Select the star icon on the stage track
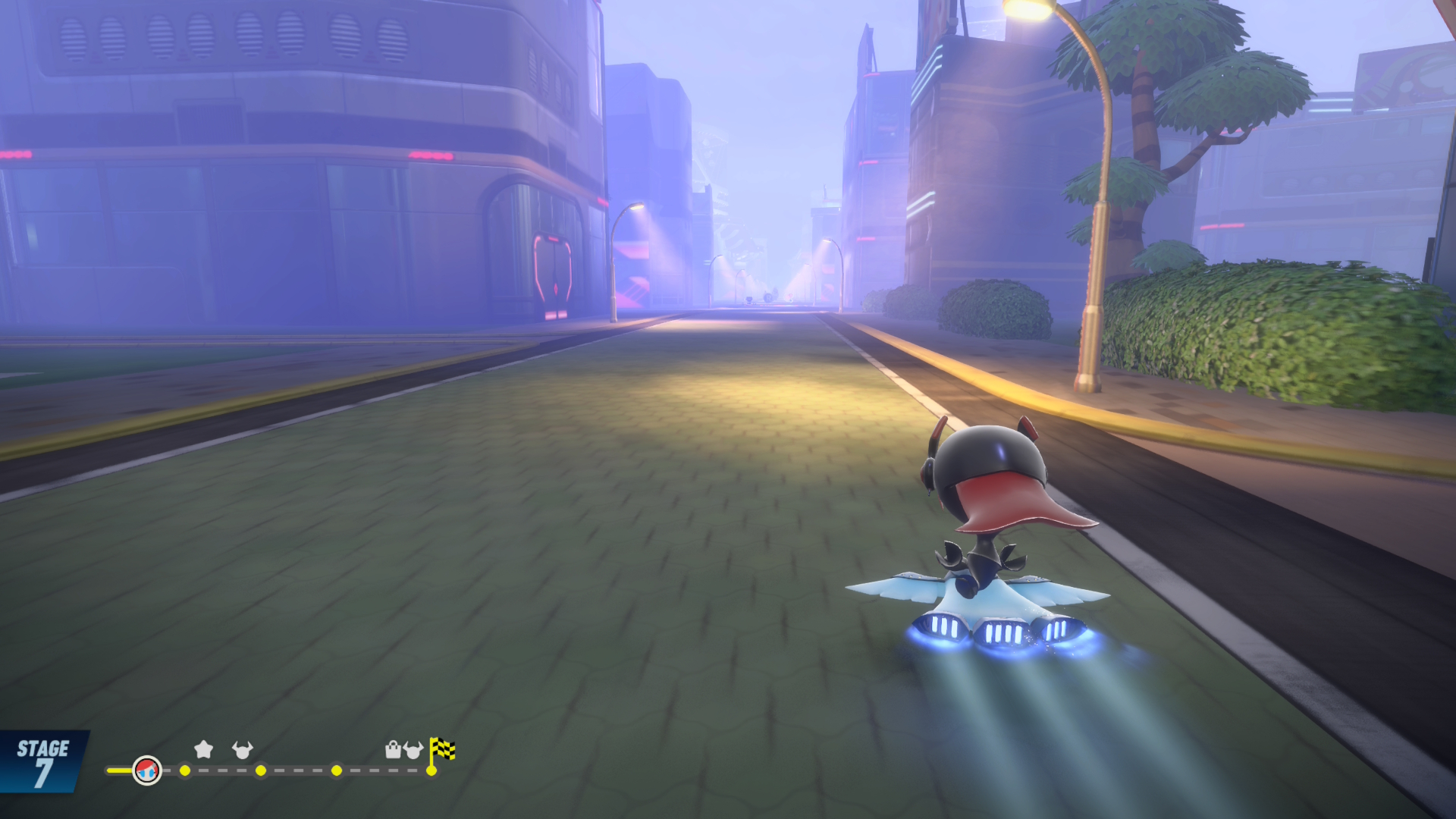1456x819 pixels. point(203,750)
